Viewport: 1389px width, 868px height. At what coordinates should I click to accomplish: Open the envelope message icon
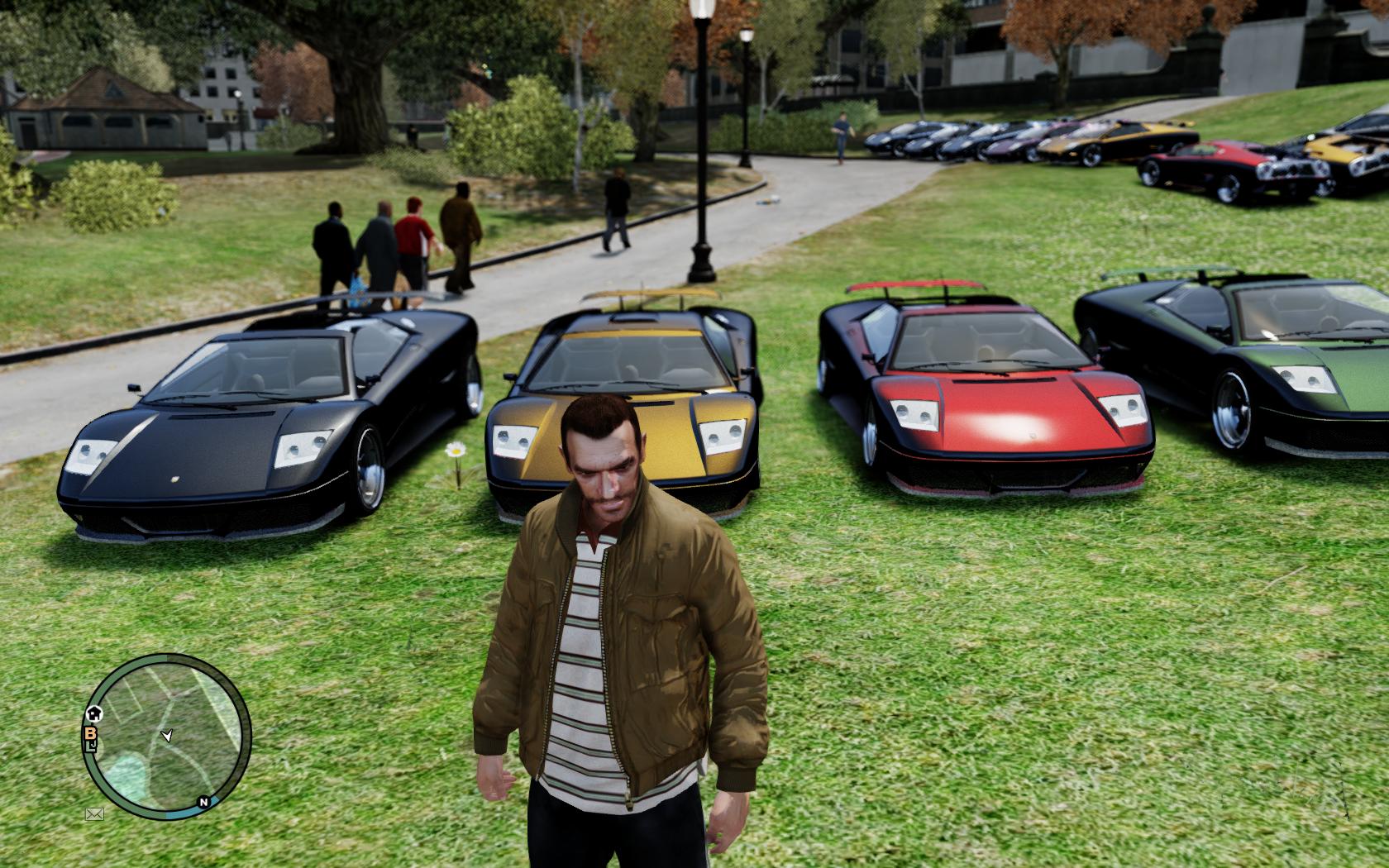[94, 814]
